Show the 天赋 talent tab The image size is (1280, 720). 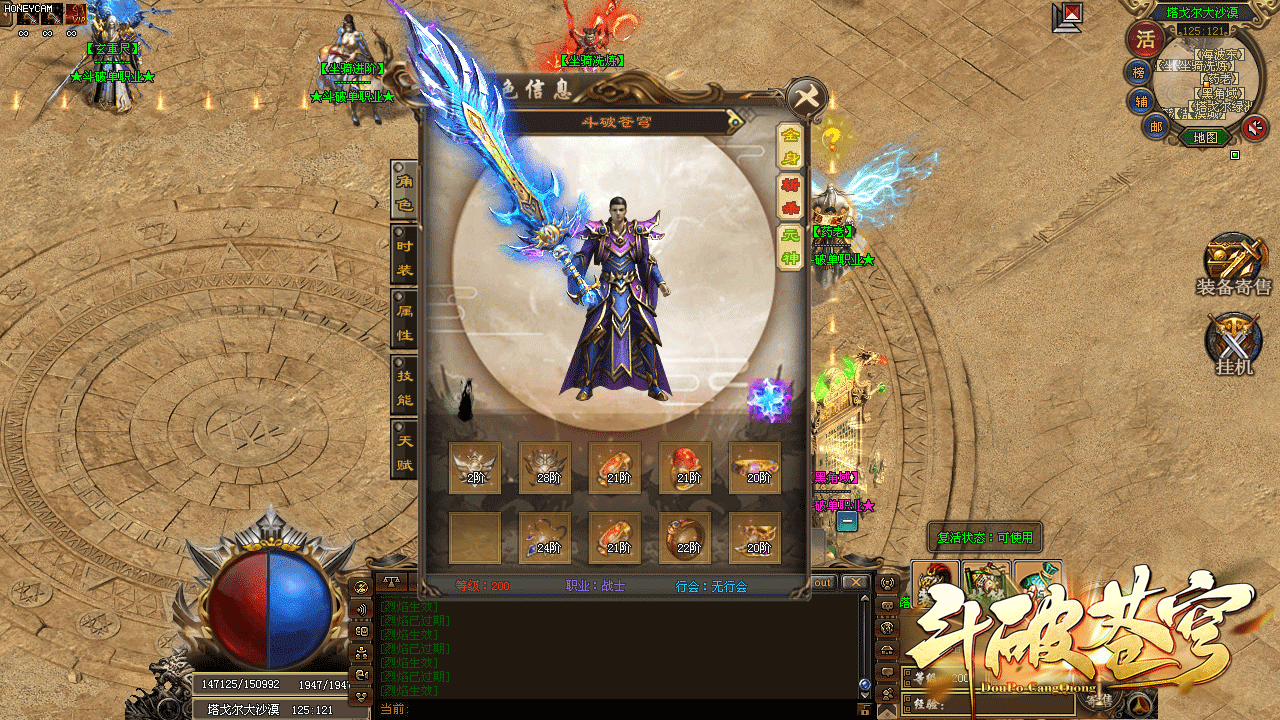404,451
